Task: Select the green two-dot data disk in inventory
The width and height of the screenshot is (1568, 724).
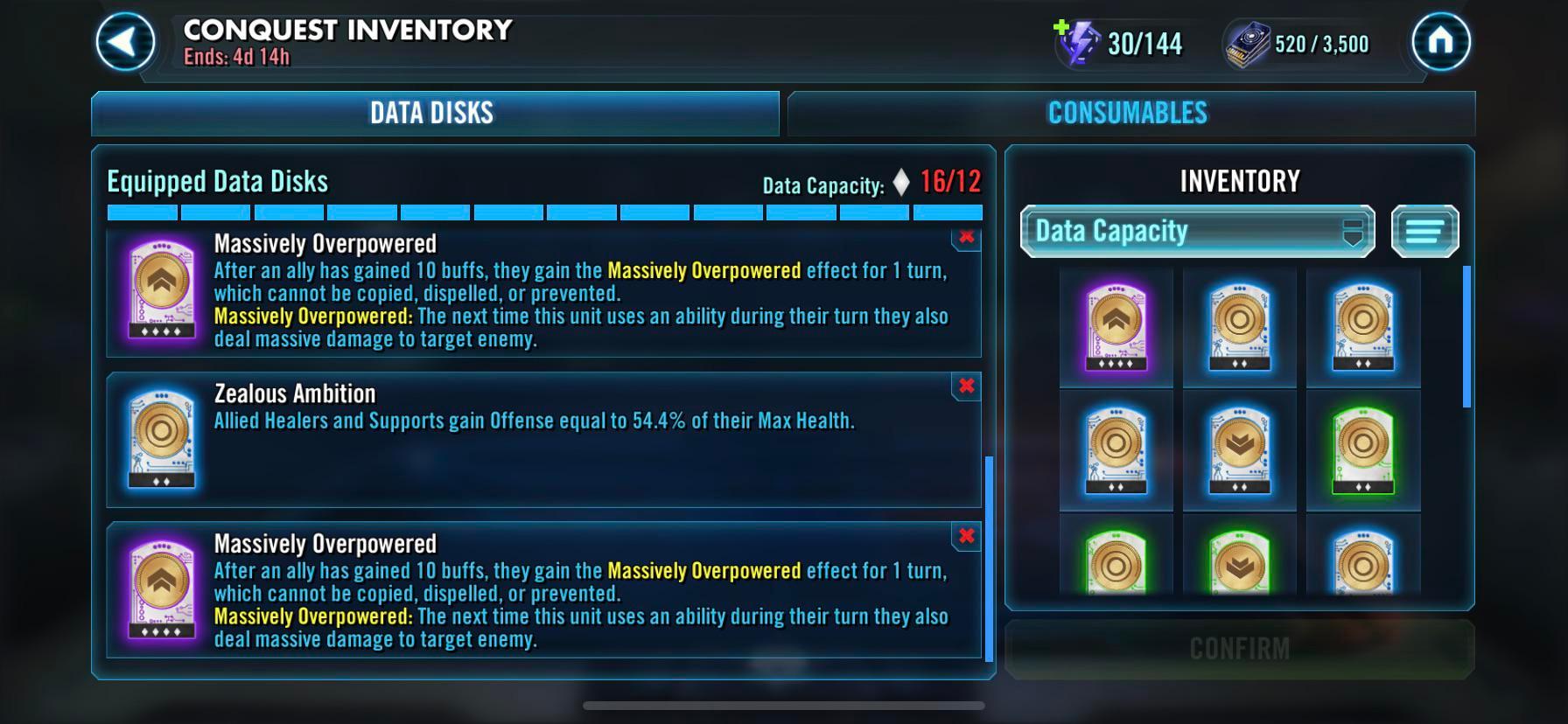Action: pos(1362,450)
